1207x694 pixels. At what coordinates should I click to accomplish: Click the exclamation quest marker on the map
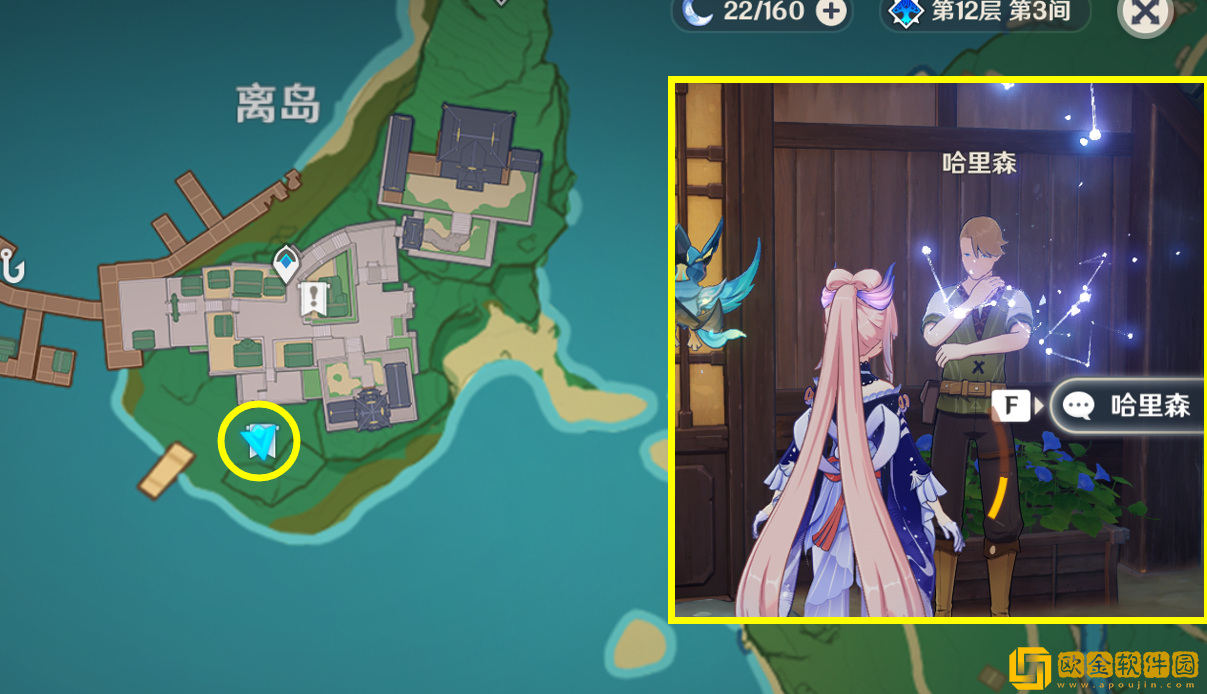pyautogui.click(x=315, y=297)
